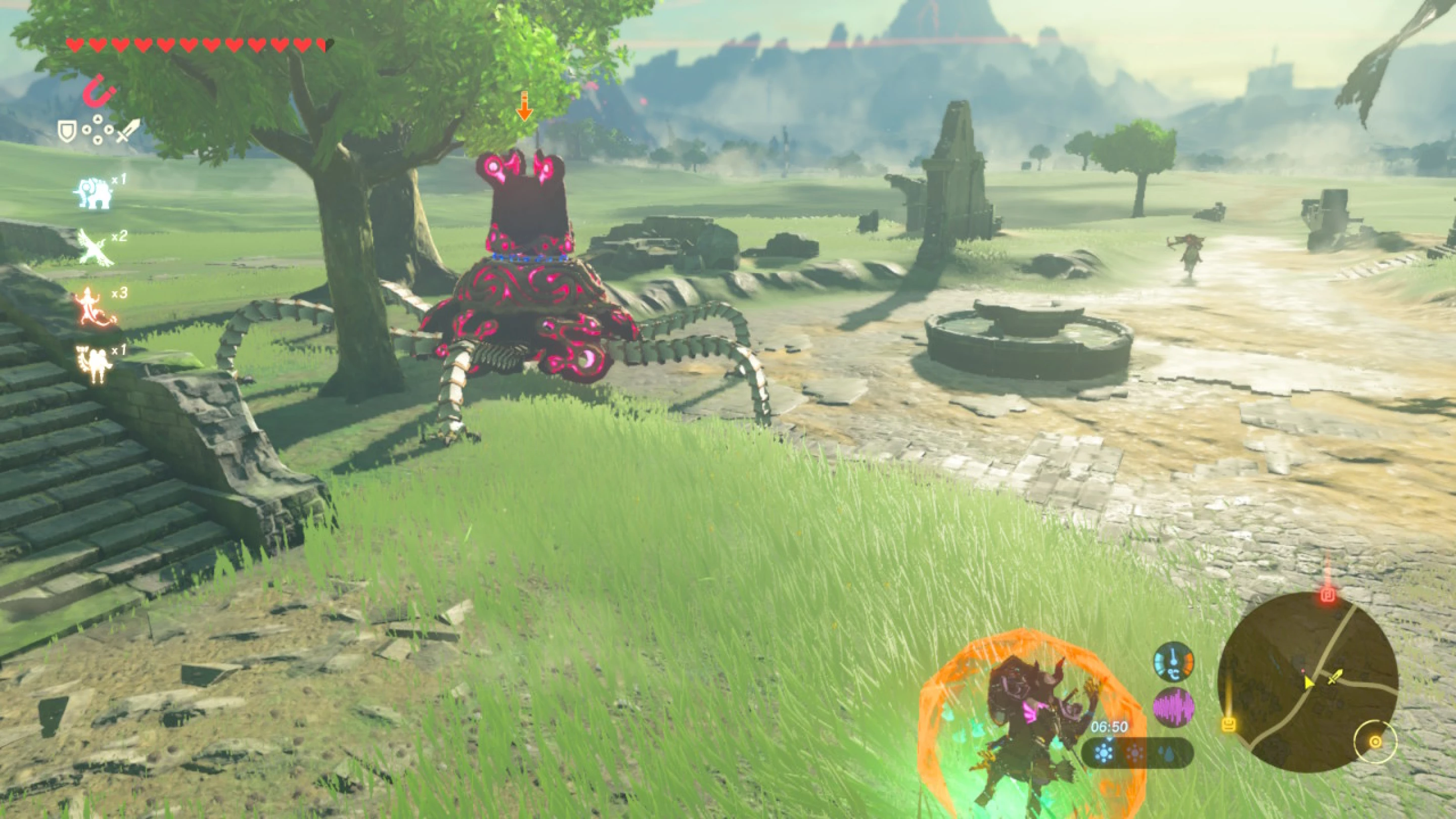1456x819 pixels.
Task: Toggle the sun weather forecast indicator
Action: point(1135,753)
